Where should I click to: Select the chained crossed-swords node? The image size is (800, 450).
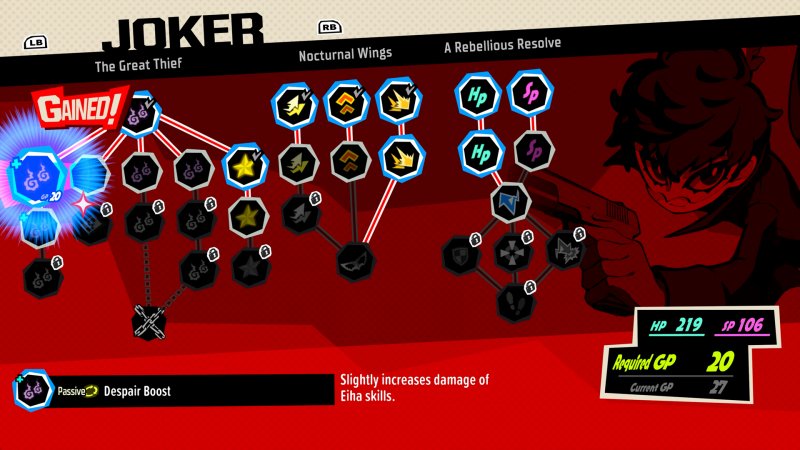[148, 320]
